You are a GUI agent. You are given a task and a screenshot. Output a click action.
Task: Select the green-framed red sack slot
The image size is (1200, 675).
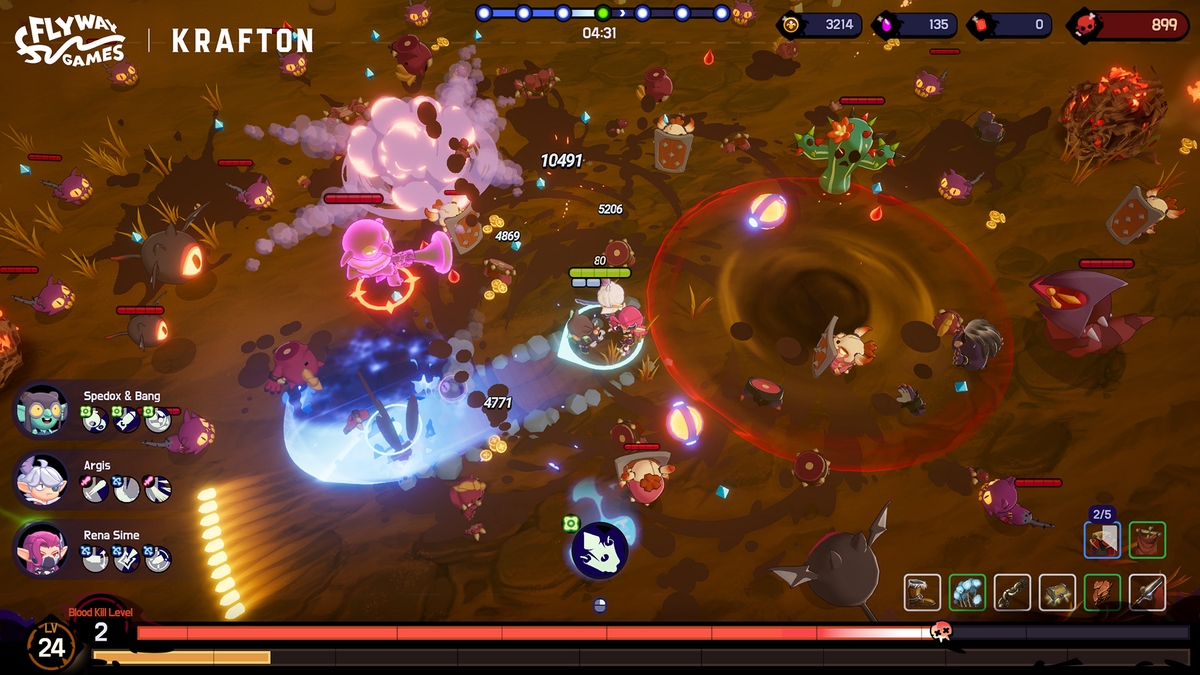point(1147,540)
